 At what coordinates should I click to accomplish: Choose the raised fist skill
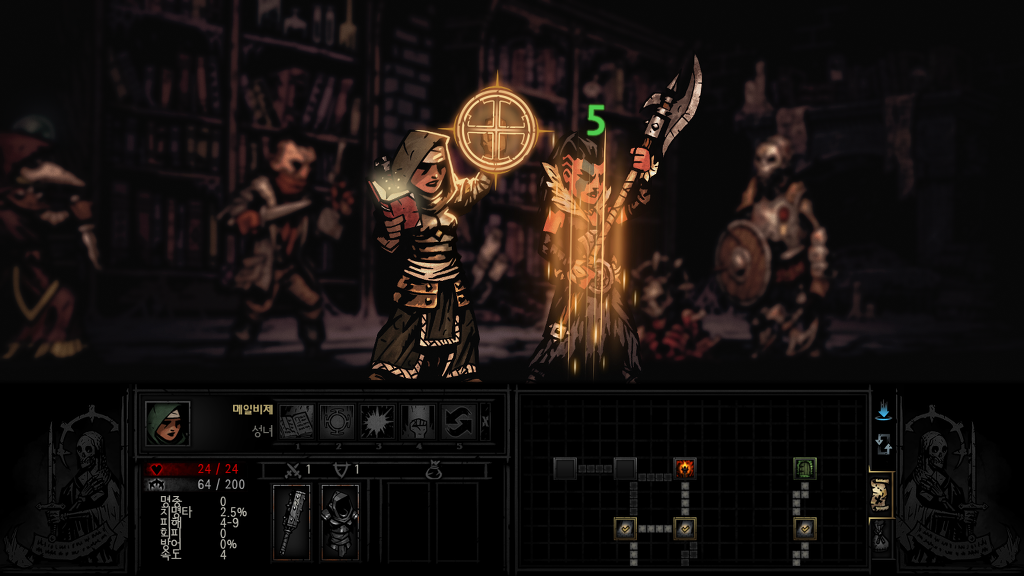click(418, 421)
